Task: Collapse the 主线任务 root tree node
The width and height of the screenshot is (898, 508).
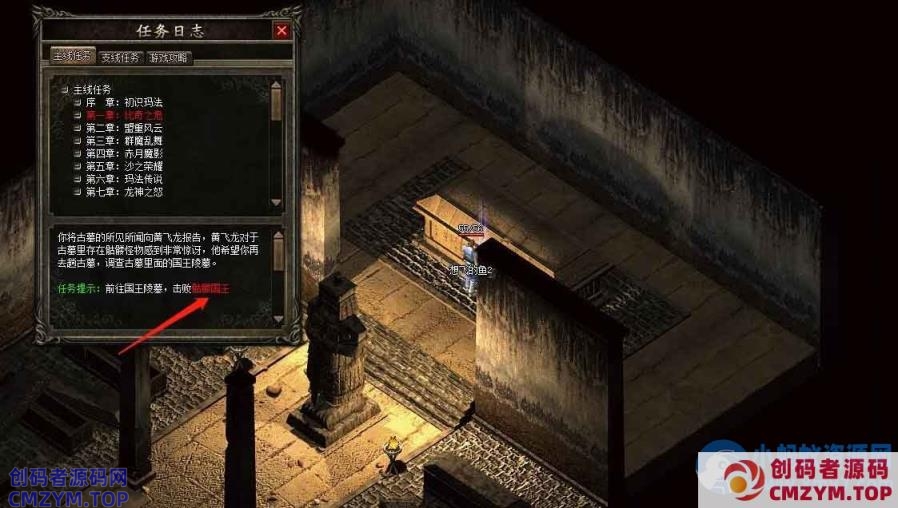Action: pos(64,90)
